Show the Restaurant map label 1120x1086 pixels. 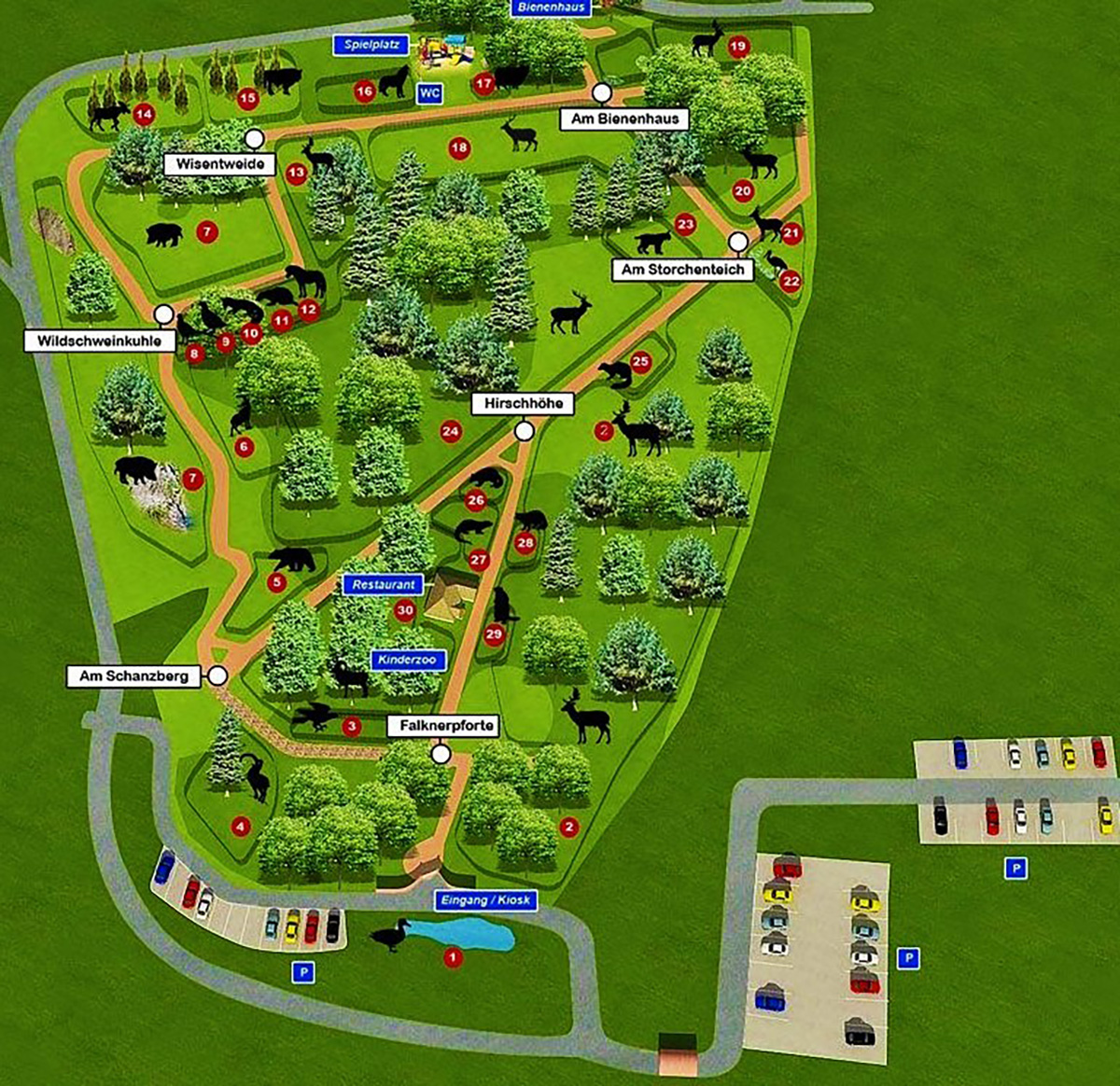tap(384, 585)
